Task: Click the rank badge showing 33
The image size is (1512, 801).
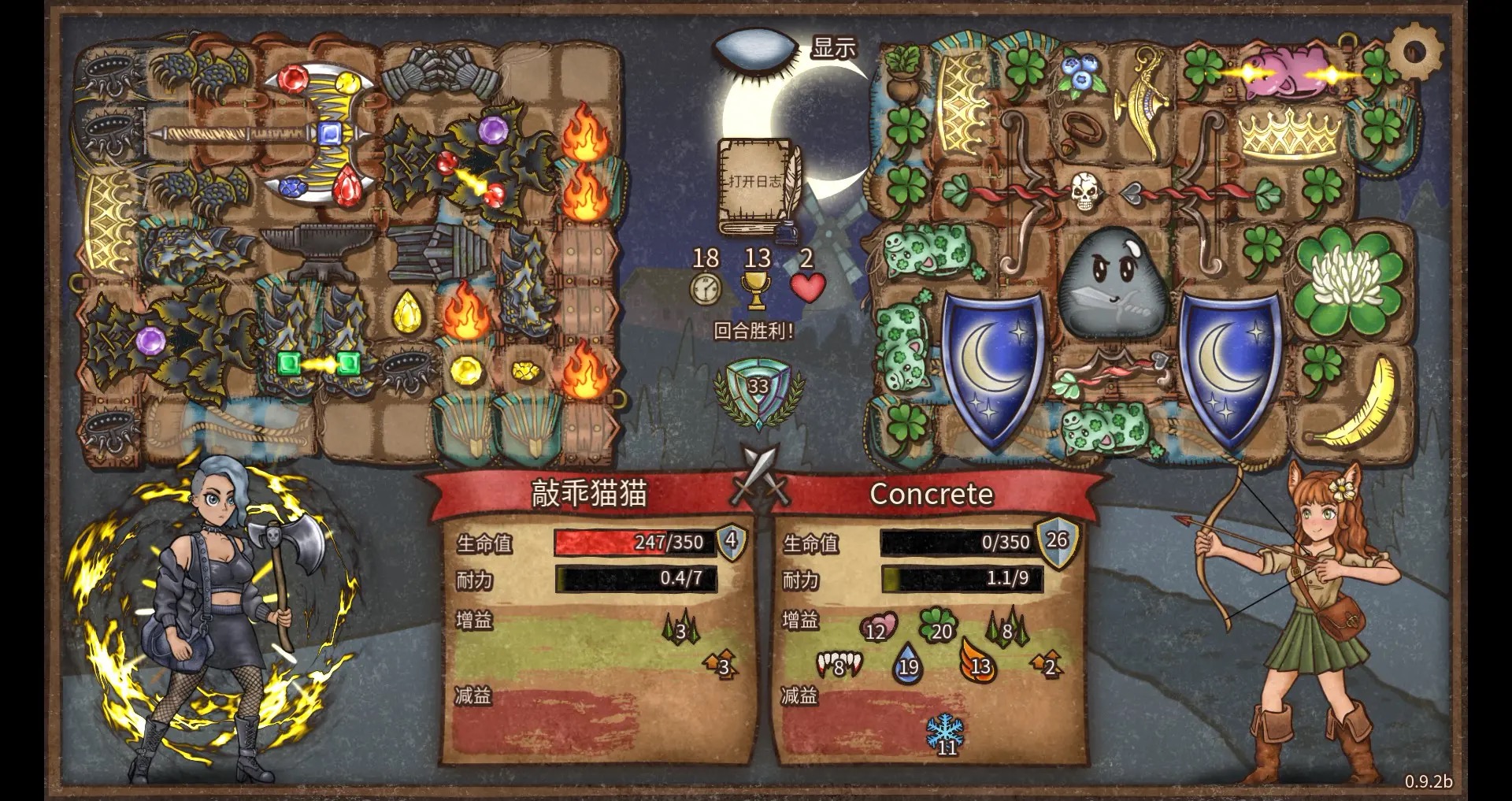Action: coord(758,389)
